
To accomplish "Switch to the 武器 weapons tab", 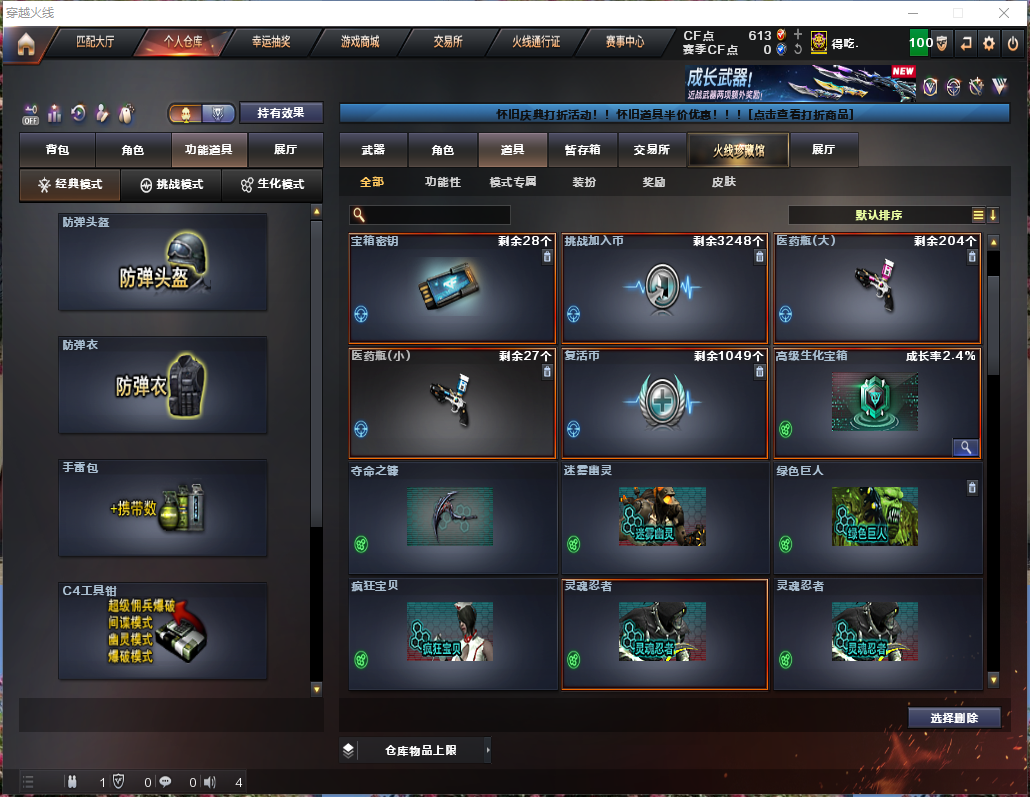I will pyautogui.click(x=373, y=150).
